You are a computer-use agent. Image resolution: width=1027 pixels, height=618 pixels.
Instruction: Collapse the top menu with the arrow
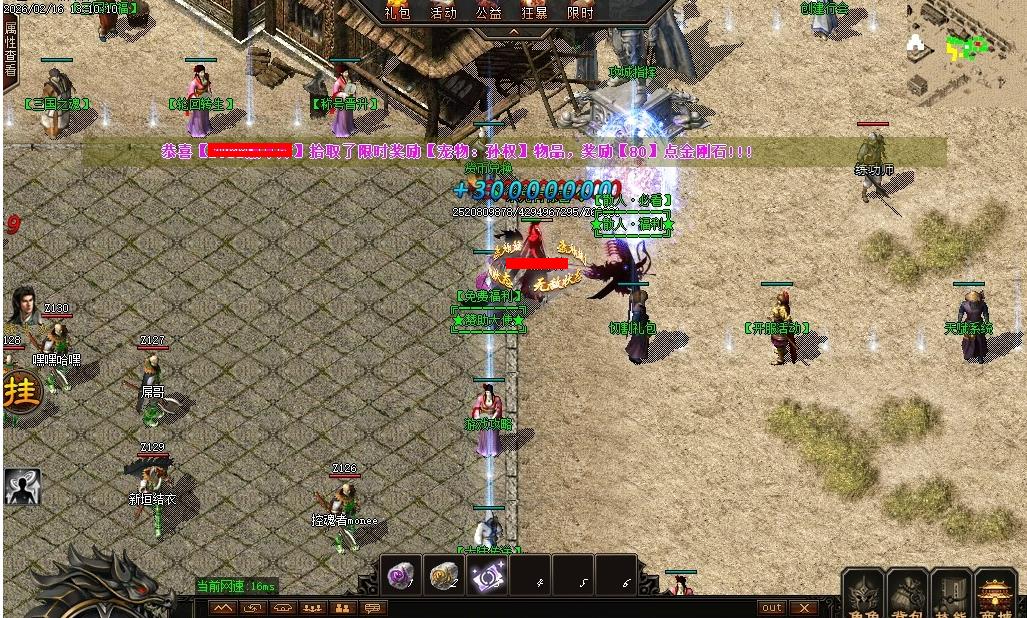click(x=514, y=31)
